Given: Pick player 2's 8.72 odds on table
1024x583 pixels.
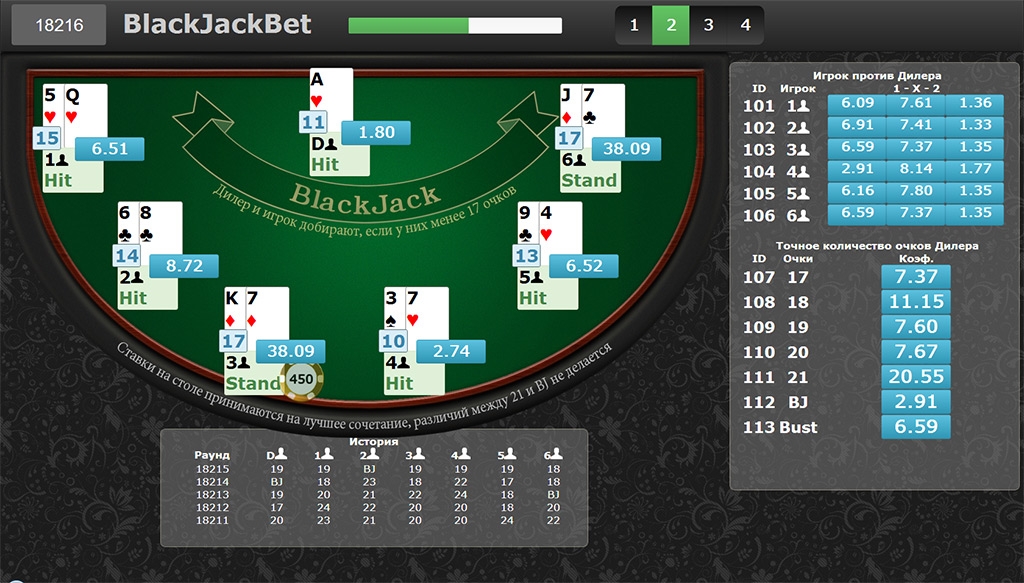Looking at the screenshot, I should pyautogui.click(x=184, y=266).
